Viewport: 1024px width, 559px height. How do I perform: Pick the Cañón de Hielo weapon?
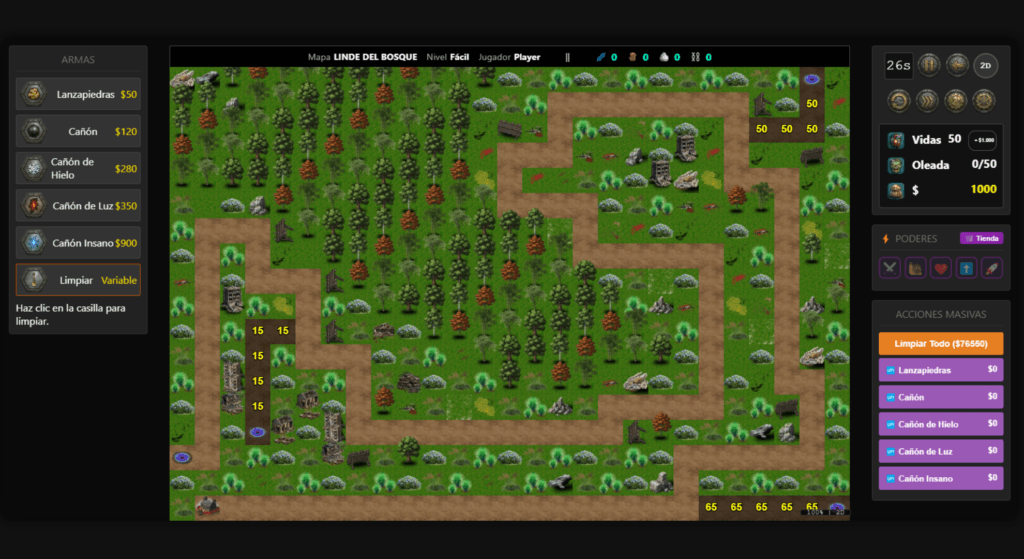[x=78, y=168]
